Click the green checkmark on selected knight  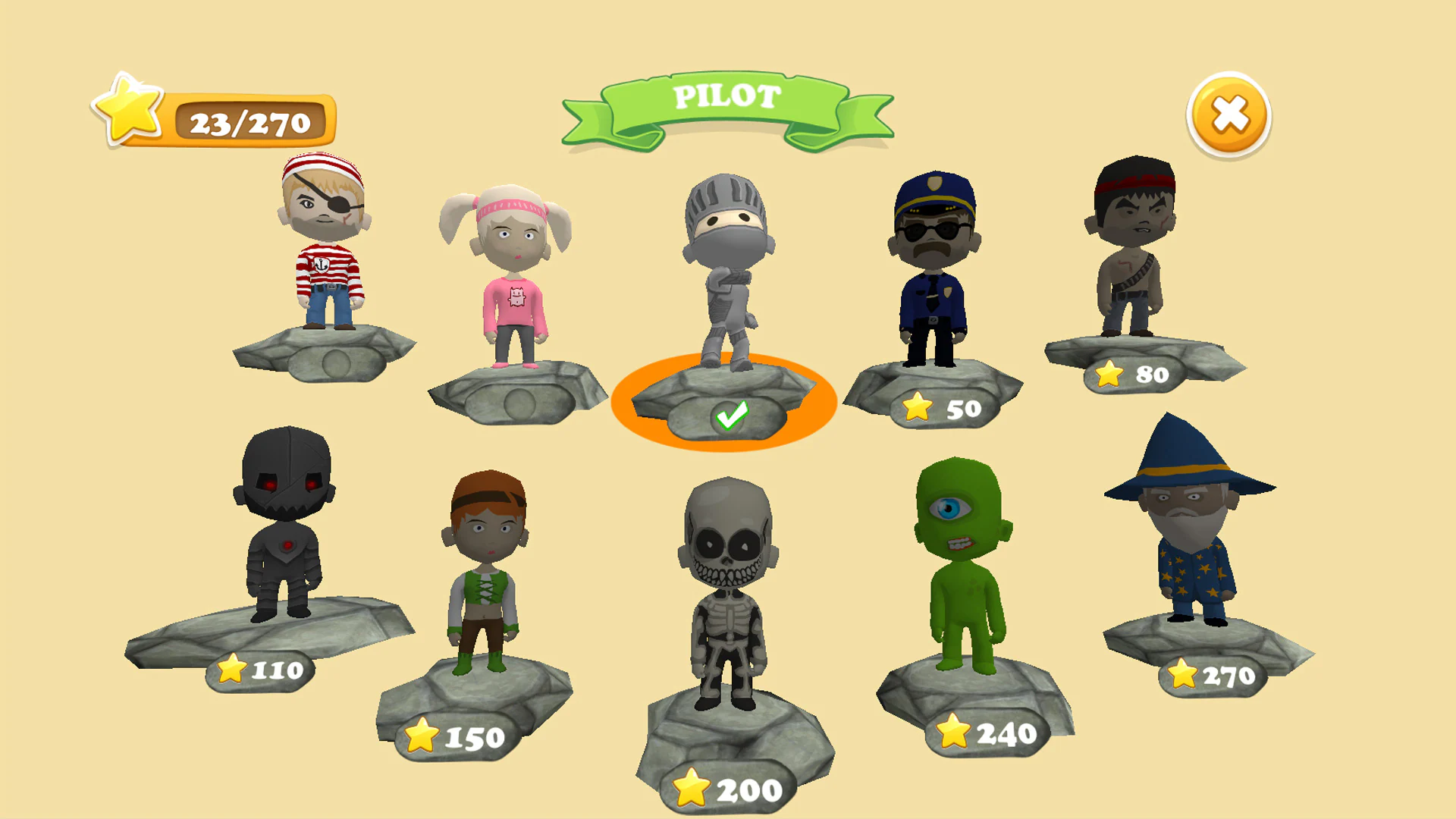click(730, 415)
